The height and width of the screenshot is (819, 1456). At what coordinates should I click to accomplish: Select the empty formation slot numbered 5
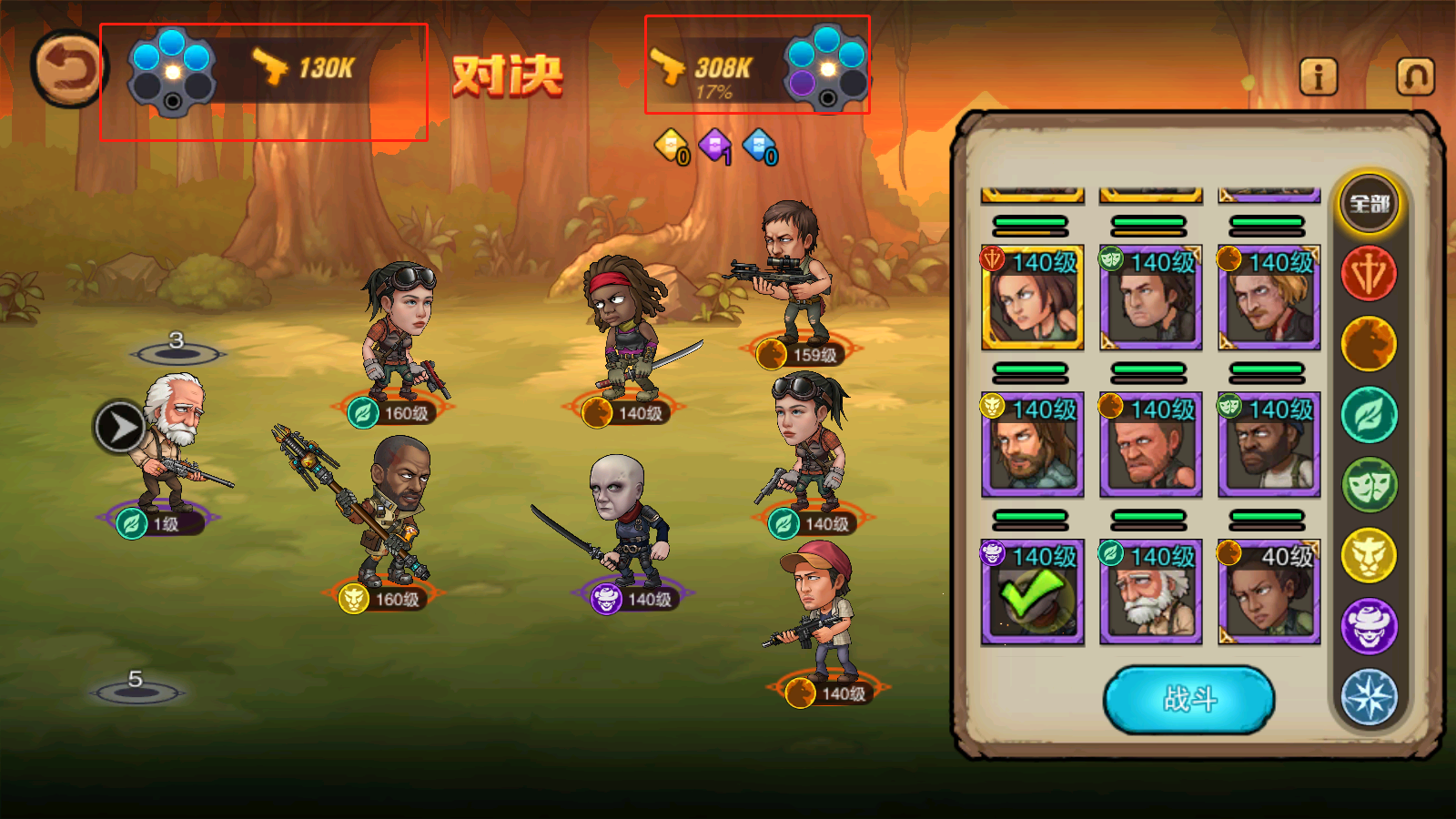(x=136, y=690)
